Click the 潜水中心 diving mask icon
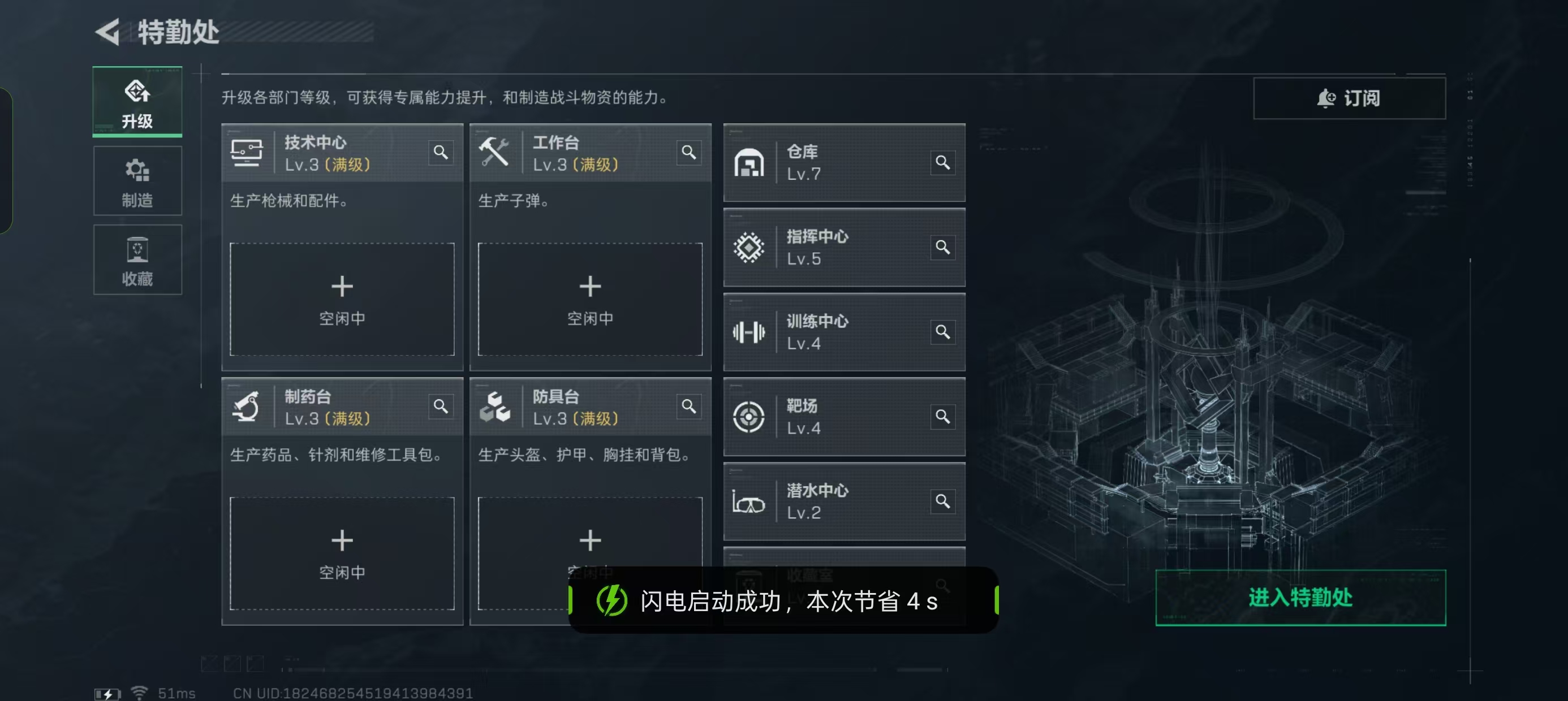This screenshot has height=701, width=1568. click(749, 501)
